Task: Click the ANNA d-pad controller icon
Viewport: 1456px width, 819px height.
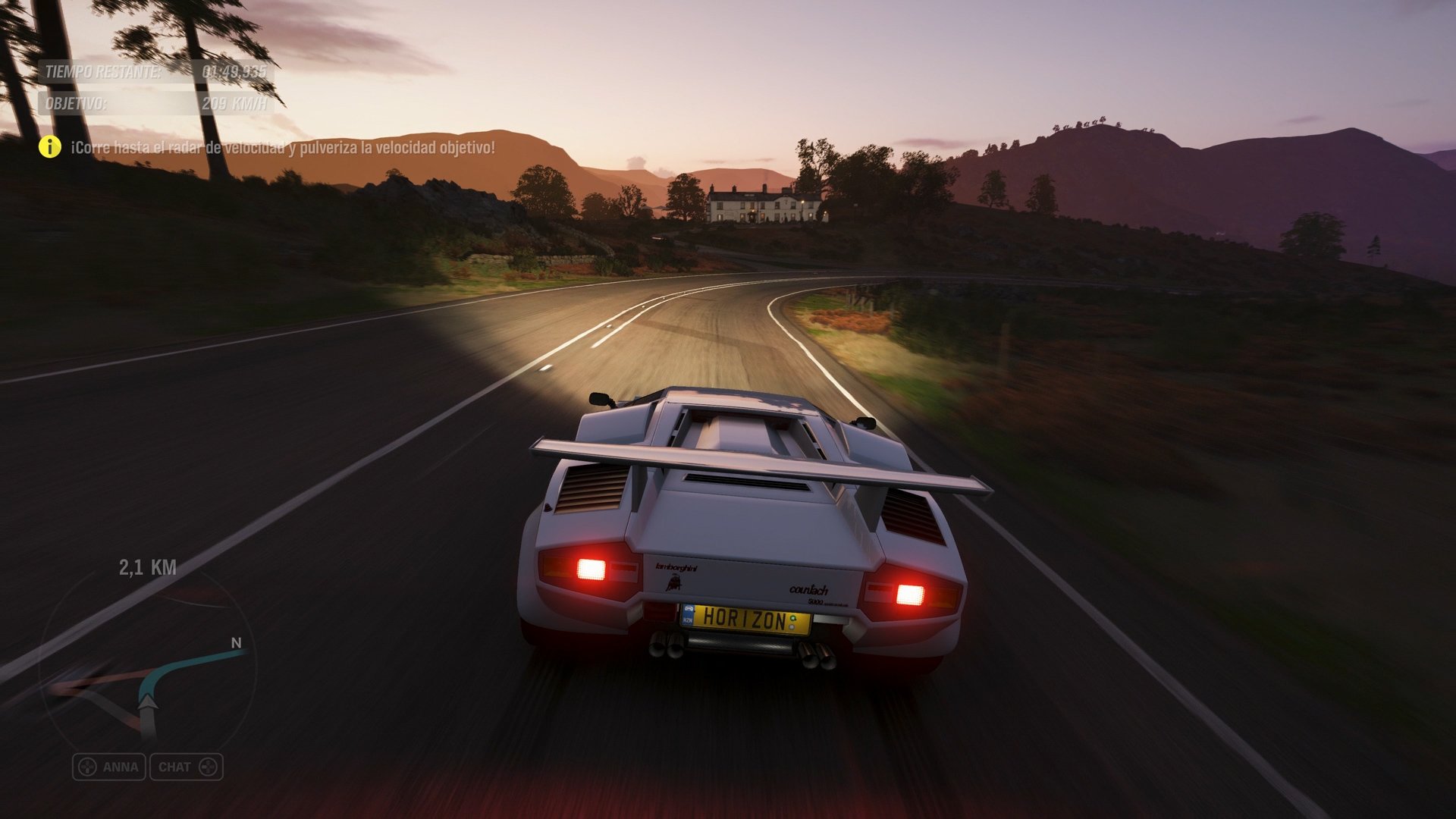Action: pos(86,767)
